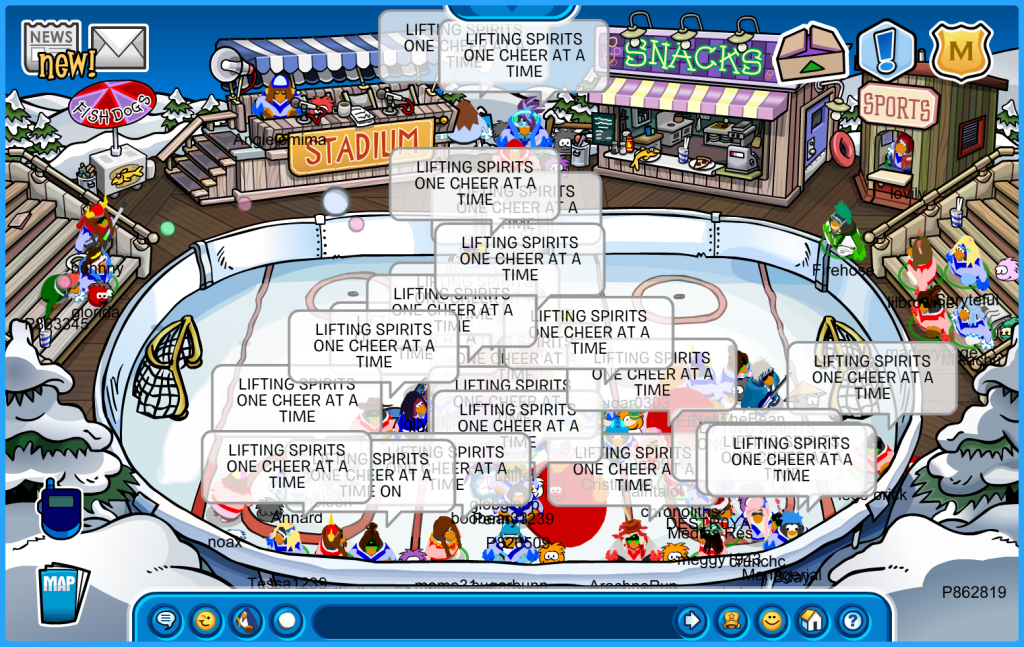Open the mail envelope
This screenshot has width=1024, height=647.
point(119,47)
